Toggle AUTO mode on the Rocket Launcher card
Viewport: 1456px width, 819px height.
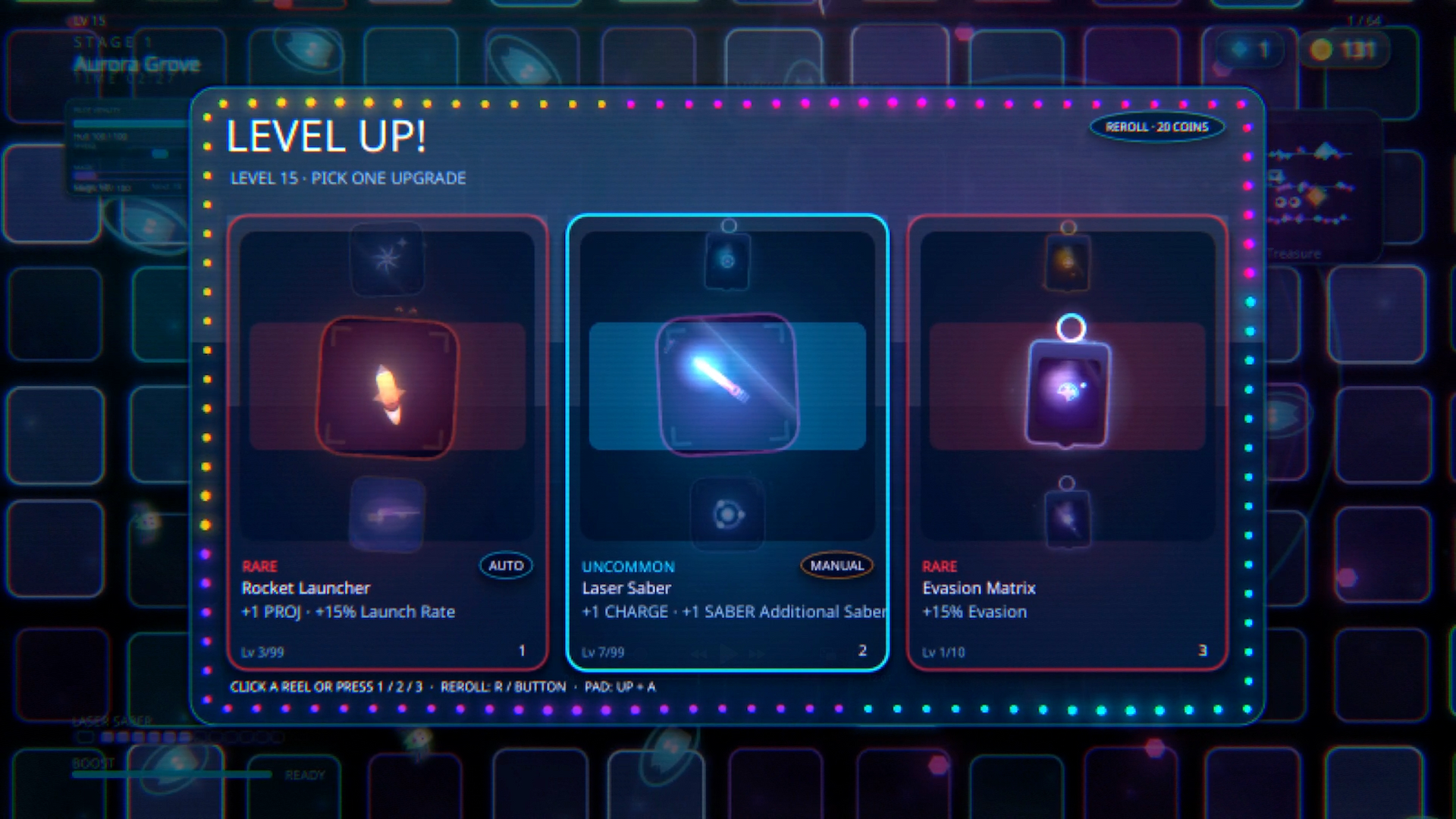pos(506,565)
